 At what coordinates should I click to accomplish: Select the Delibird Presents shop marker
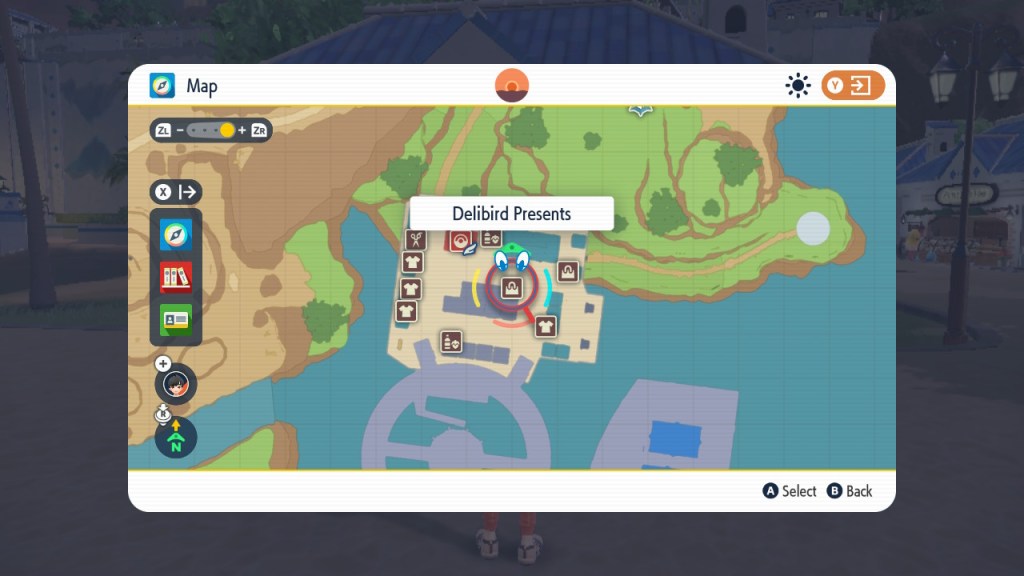tap(511, 289)
